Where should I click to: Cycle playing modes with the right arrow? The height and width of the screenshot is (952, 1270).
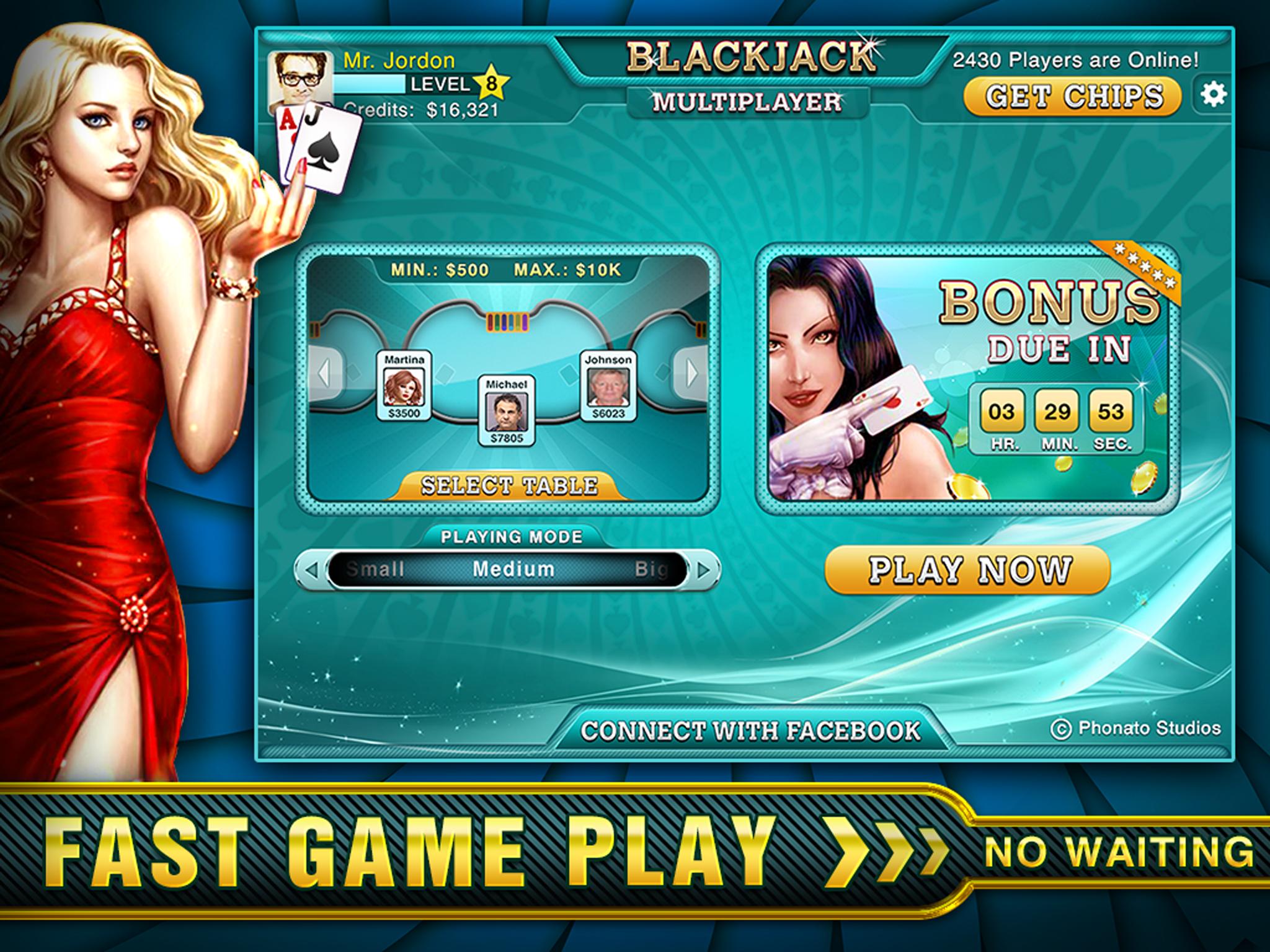pyautogui.click(x=703, y=570)
